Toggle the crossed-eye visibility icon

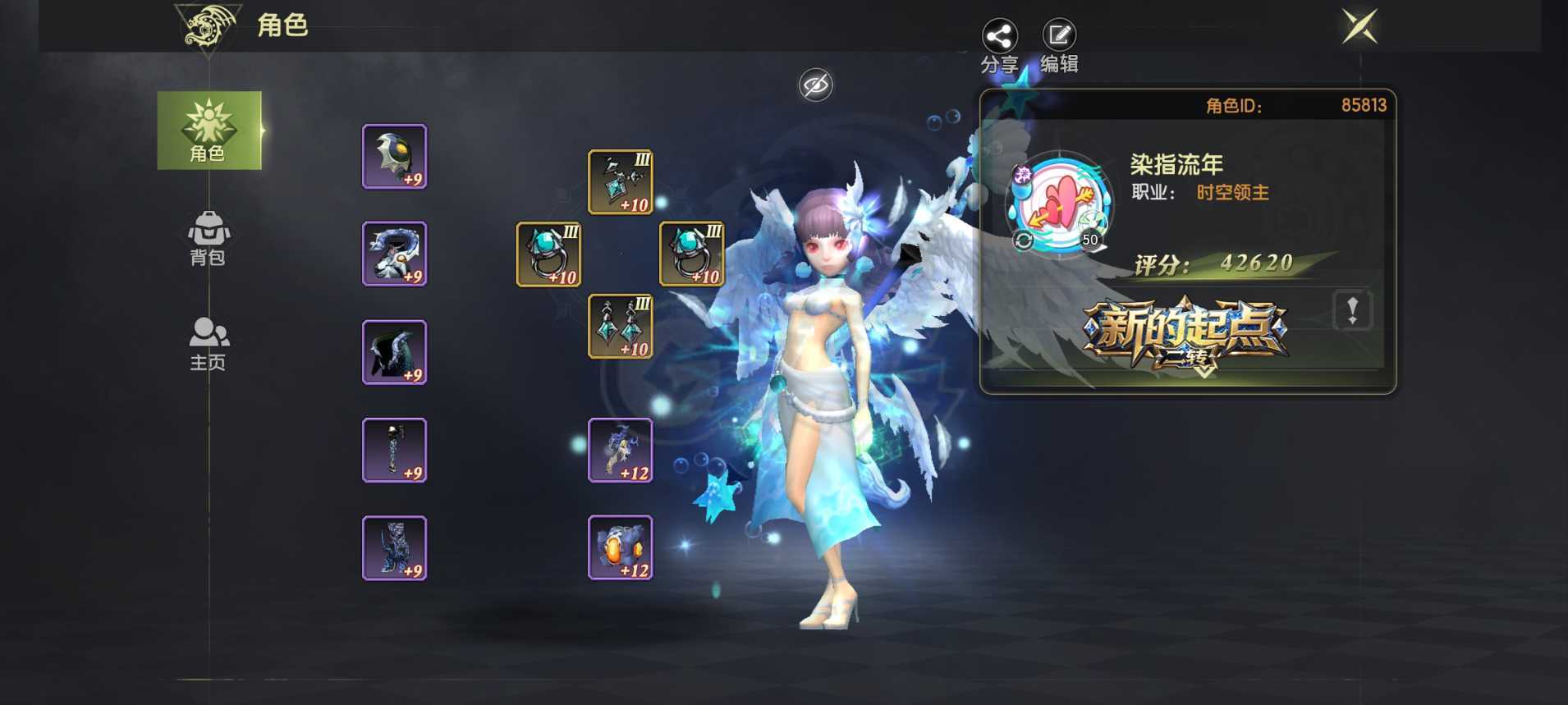[x=815, y=85]
